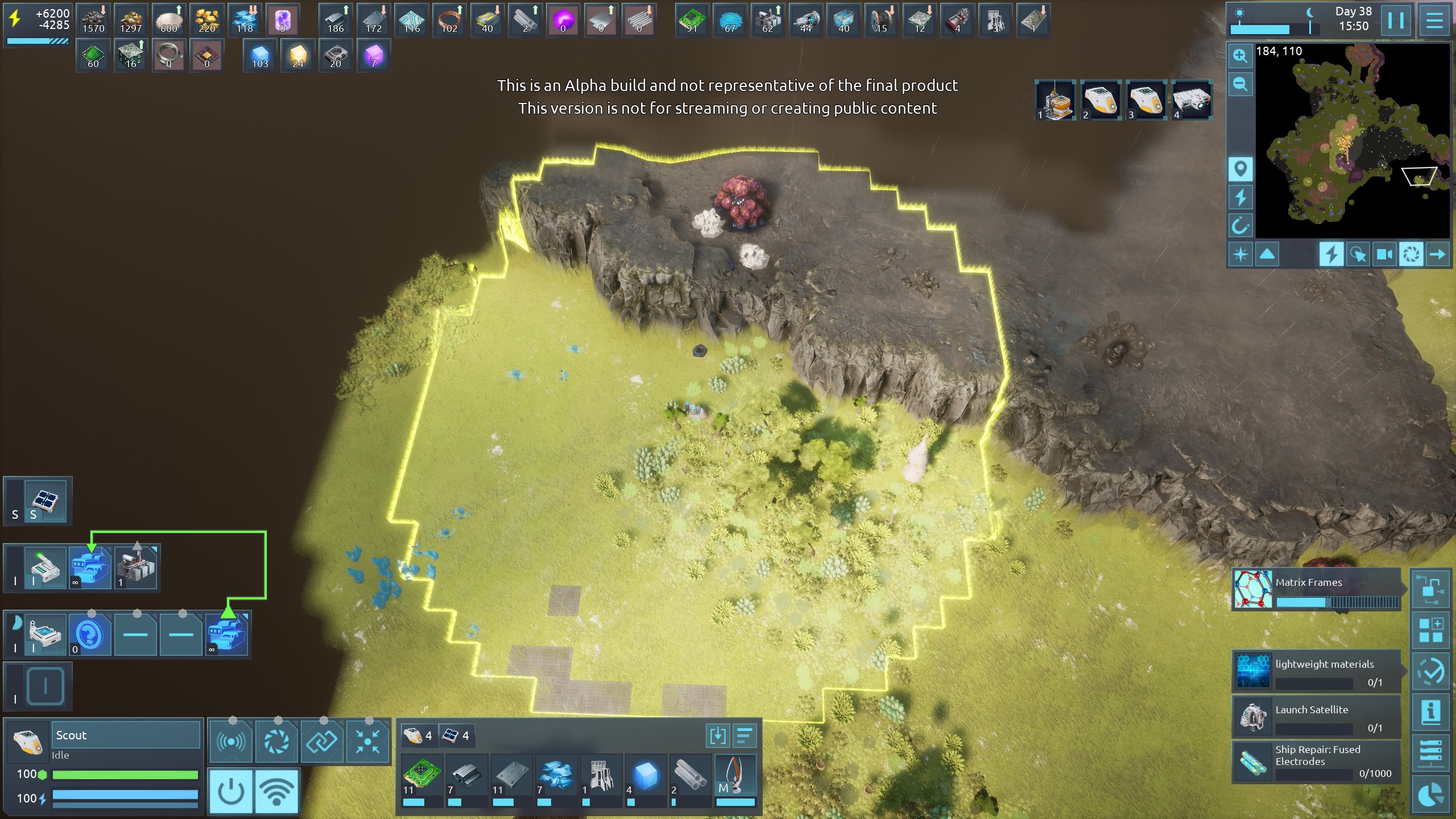The image size is (1456, 819).
Task: Toggle the Scout's power button
Action: click(x=231, y=791)
